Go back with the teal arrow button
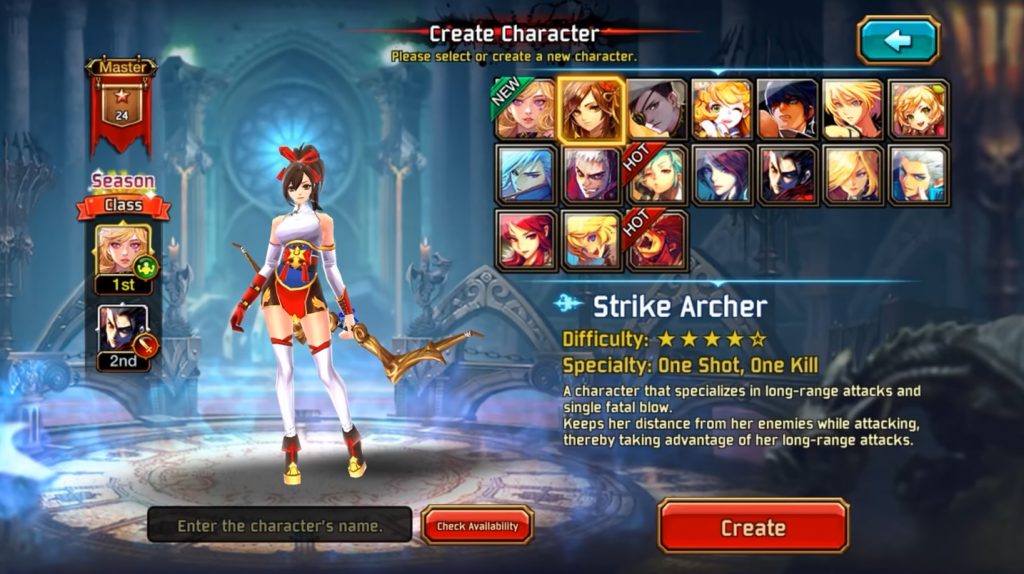1024x574 pixels. click(898, 41)
